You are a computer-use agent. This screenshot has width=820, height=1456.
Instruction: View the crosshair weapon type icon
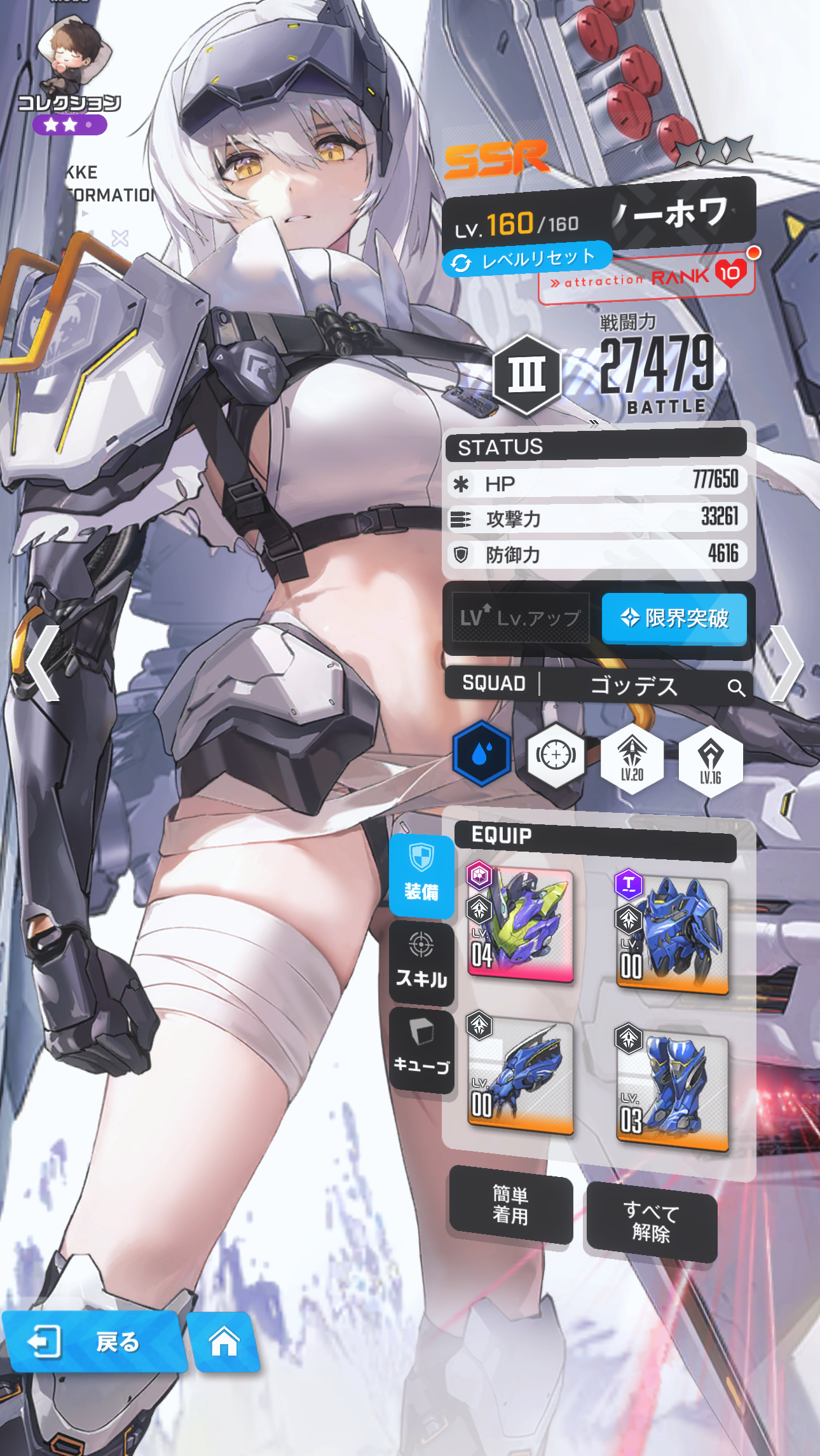tap(556, 755)
